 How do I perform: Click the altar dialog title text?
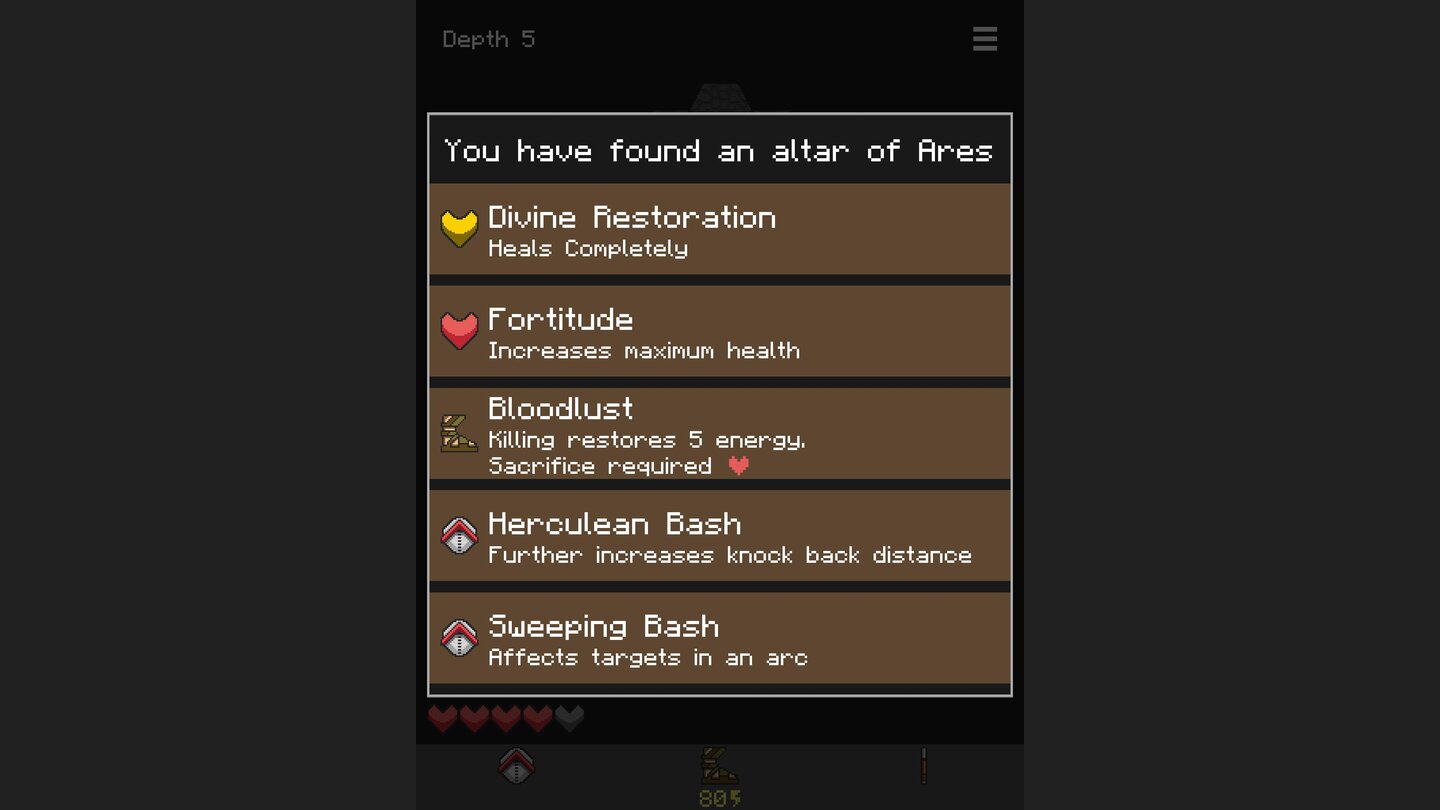(x=719, y=150)
